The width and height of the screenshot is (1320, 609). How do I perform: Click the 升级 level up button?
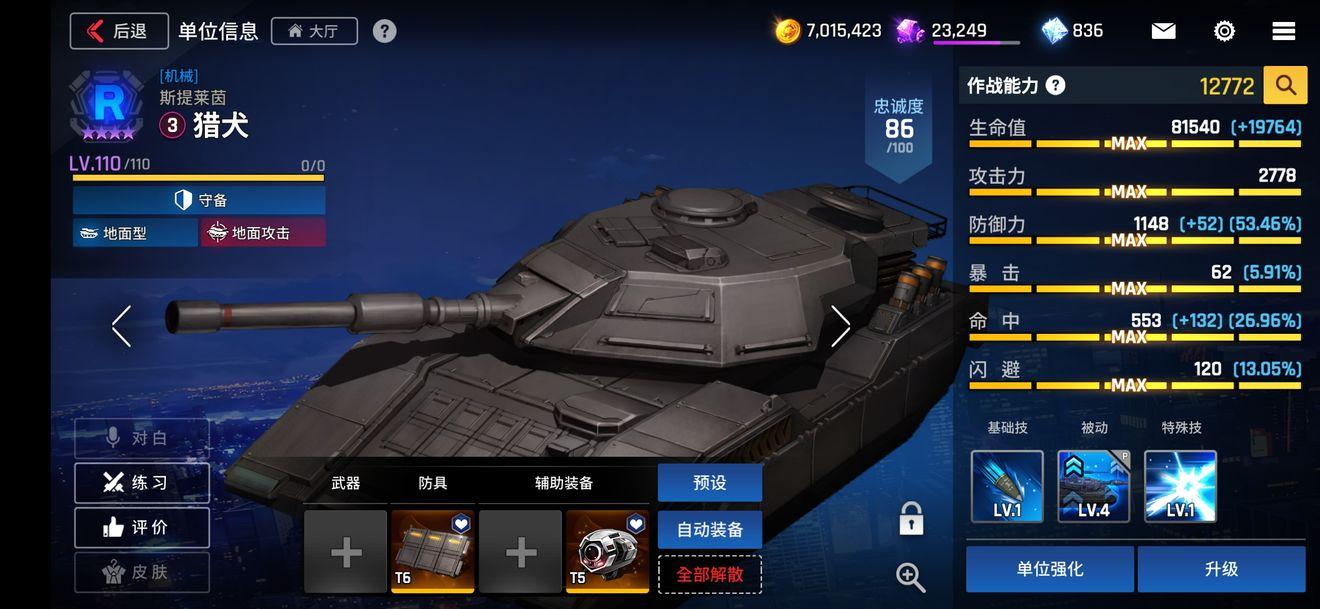(1221, 569)
